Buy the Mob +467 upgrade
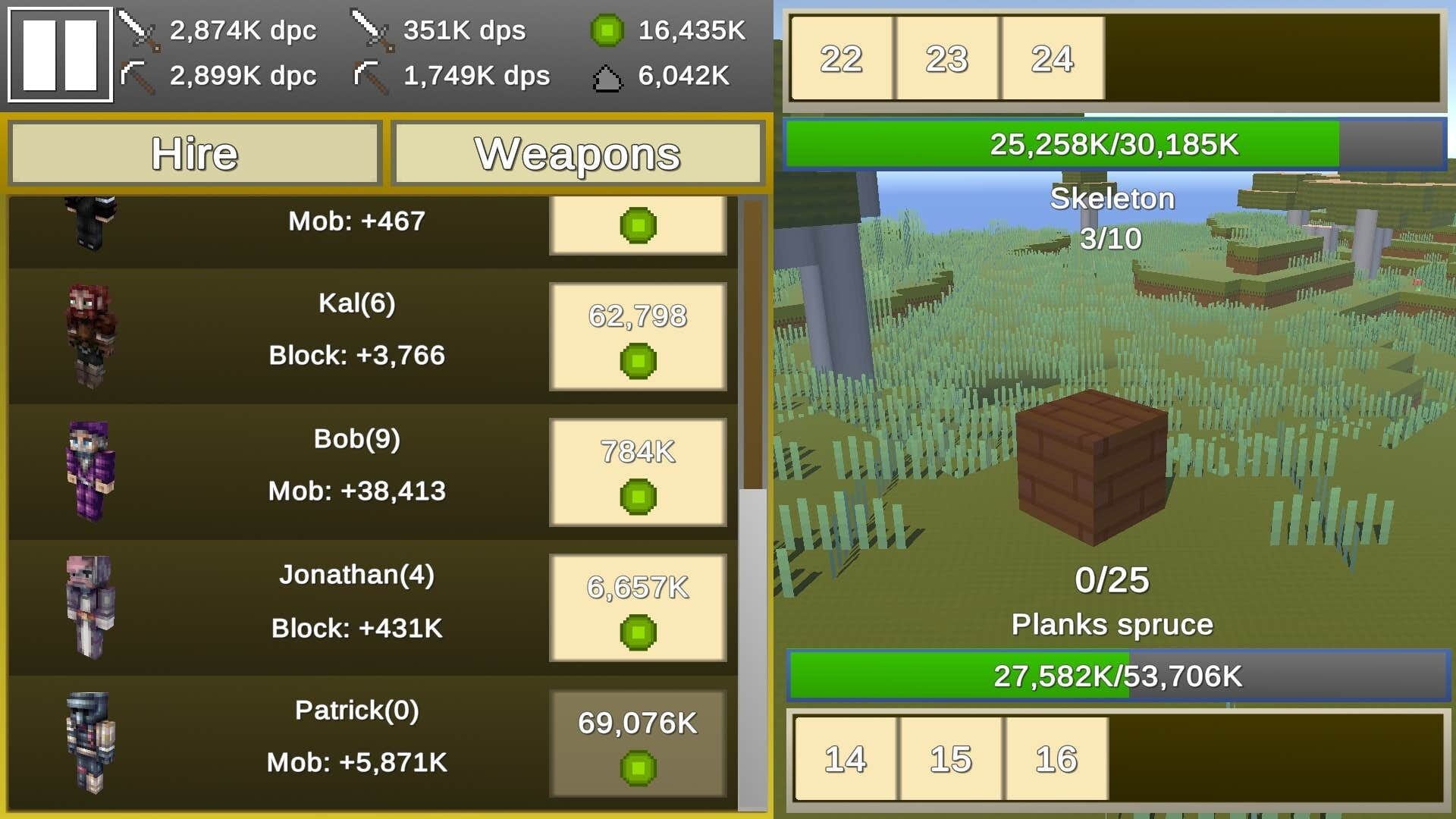The width and height of the screenshot is (1456, 819). tap(638, 224)
